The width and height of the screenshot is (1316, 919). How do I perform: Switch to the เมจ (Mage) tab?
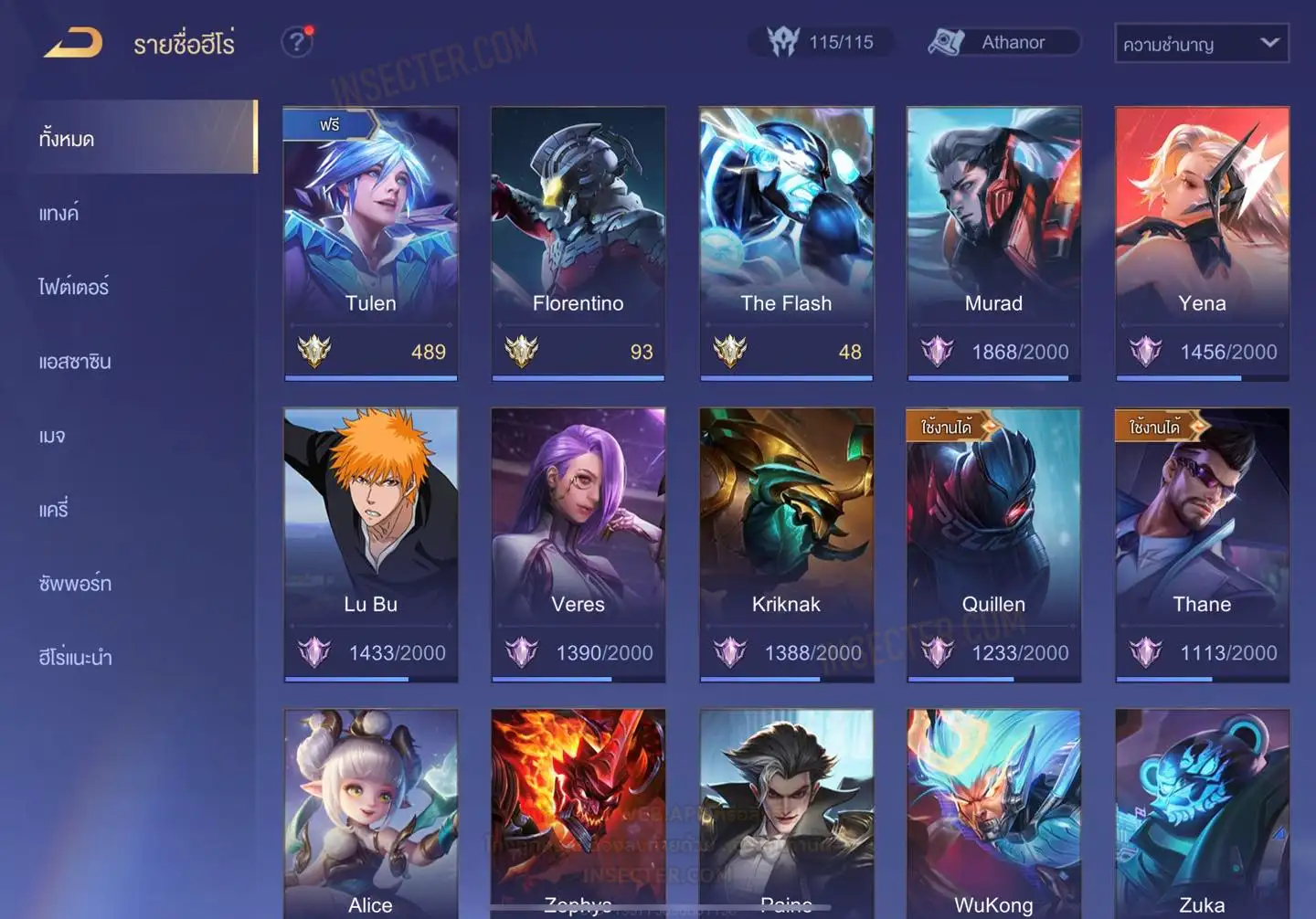coord(52,436)
